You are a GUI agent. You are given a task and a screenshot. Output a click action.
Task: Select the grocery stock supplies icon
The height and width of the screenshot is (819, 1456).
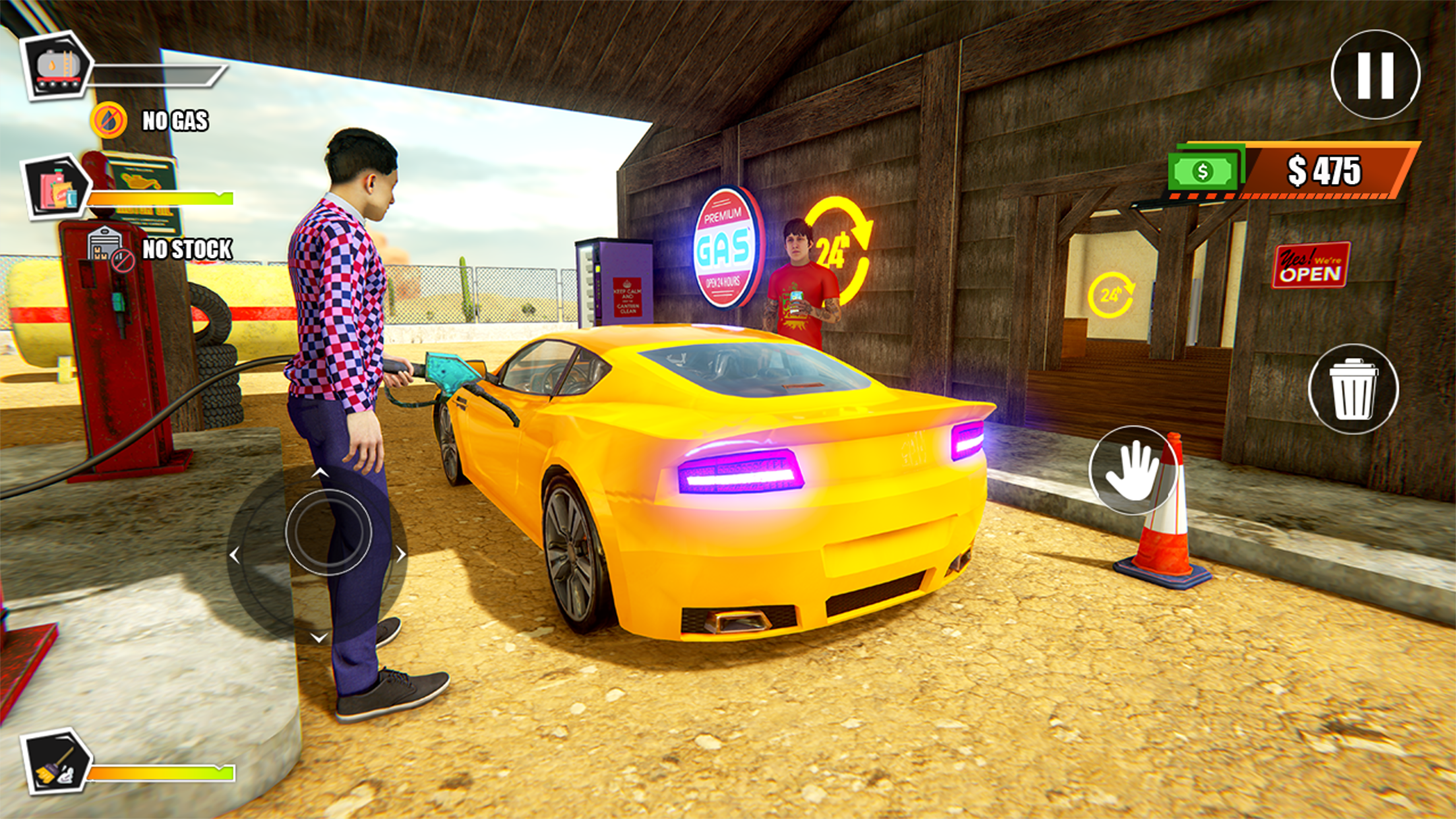click(x=57, y=188)
